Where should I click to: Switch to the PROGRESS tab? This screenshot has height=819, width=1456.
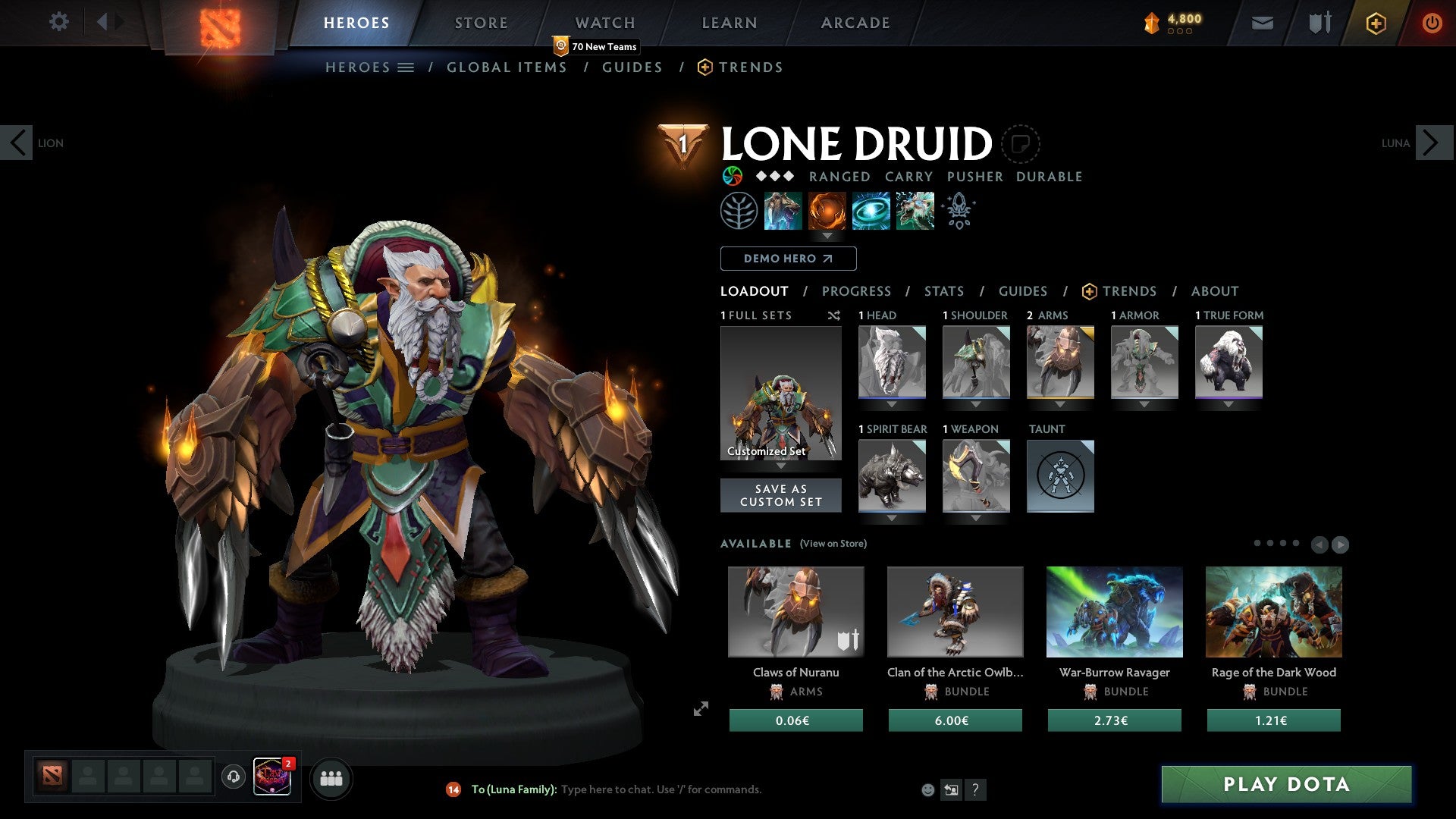[857, 290]
